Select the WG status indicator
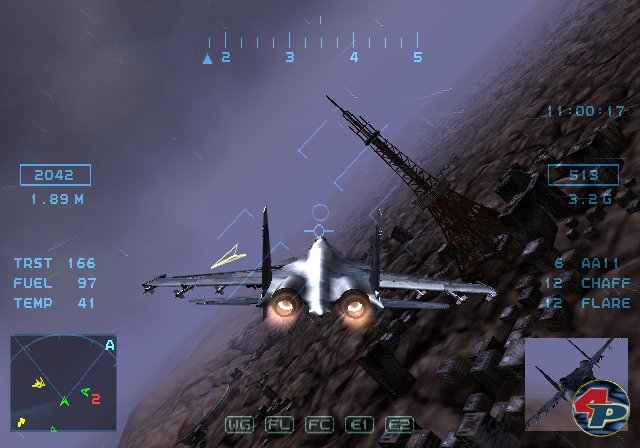The width and height of the screenshot is (640, 448). (x=239, y=424)
